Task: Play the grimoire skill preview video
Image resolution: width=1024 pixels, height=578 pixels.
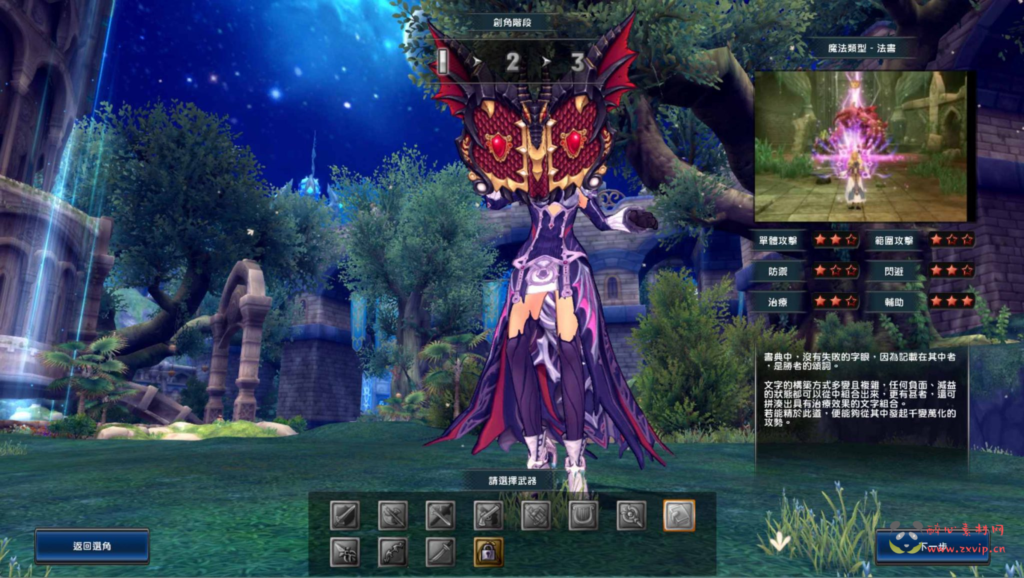Action: tap(860, 146)
